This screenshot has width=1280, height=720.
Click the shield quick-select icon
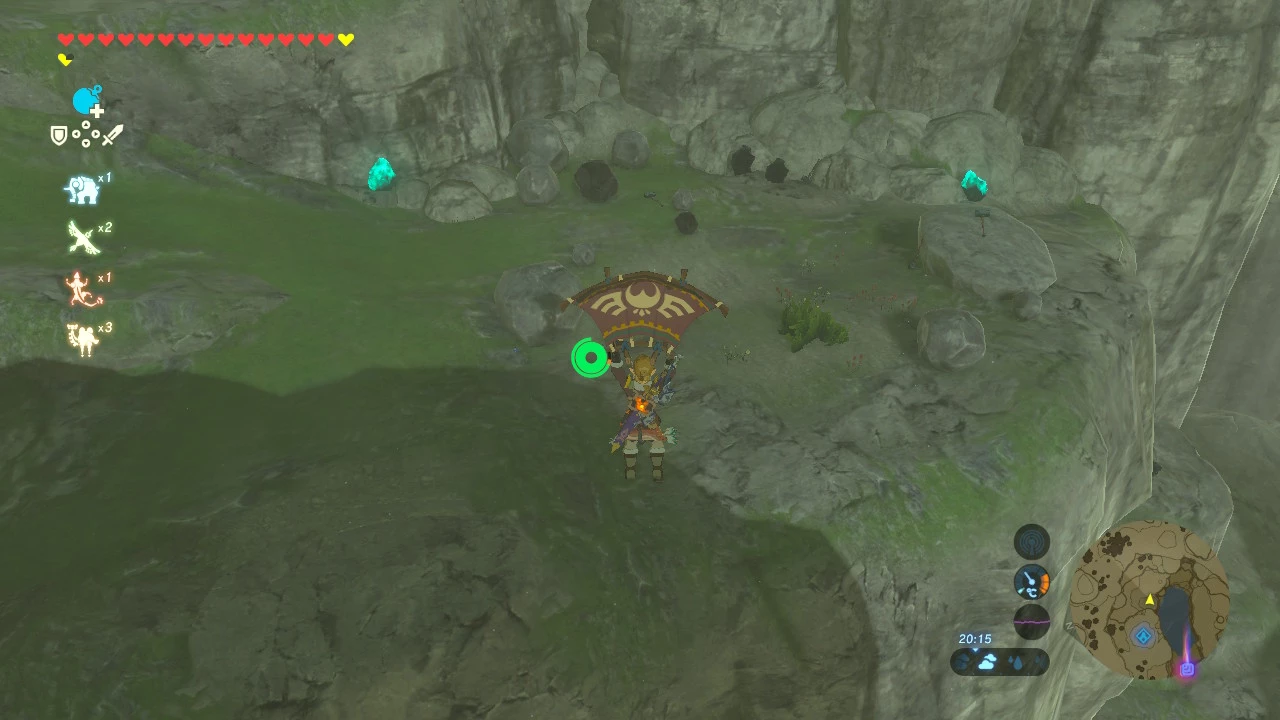coord(59,135)
